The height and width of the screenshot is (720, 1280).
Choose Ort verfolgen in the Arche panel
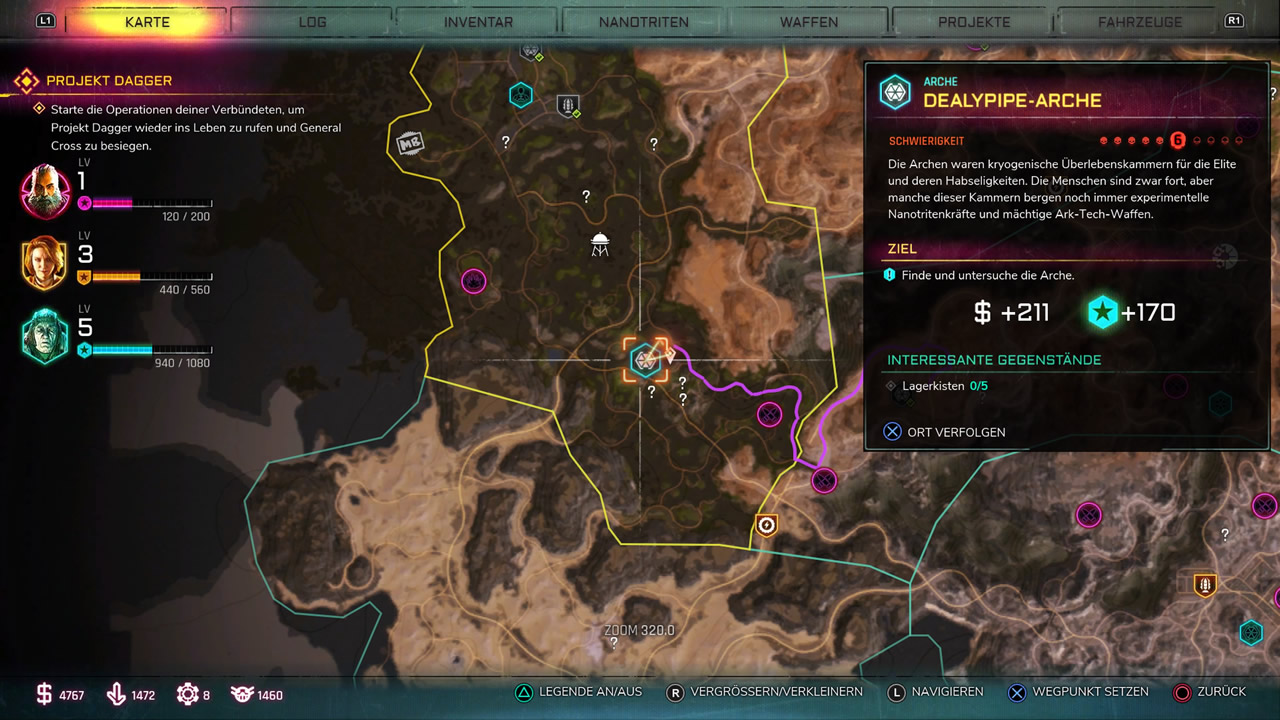tap(944, 432)
